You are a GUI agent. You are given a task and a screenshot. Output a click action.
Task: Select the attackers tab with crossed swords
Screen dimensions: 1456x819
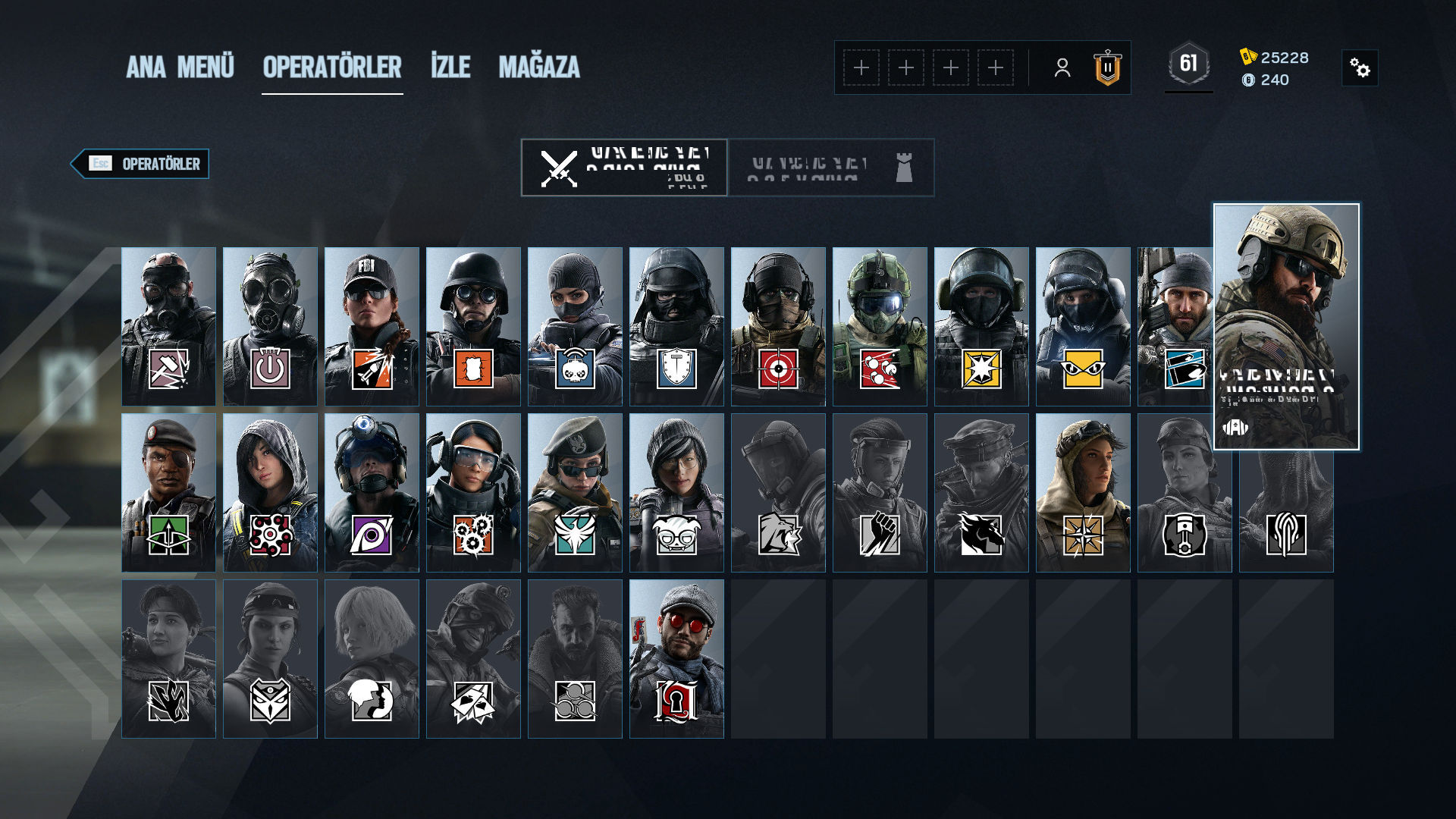coord(624,168)
